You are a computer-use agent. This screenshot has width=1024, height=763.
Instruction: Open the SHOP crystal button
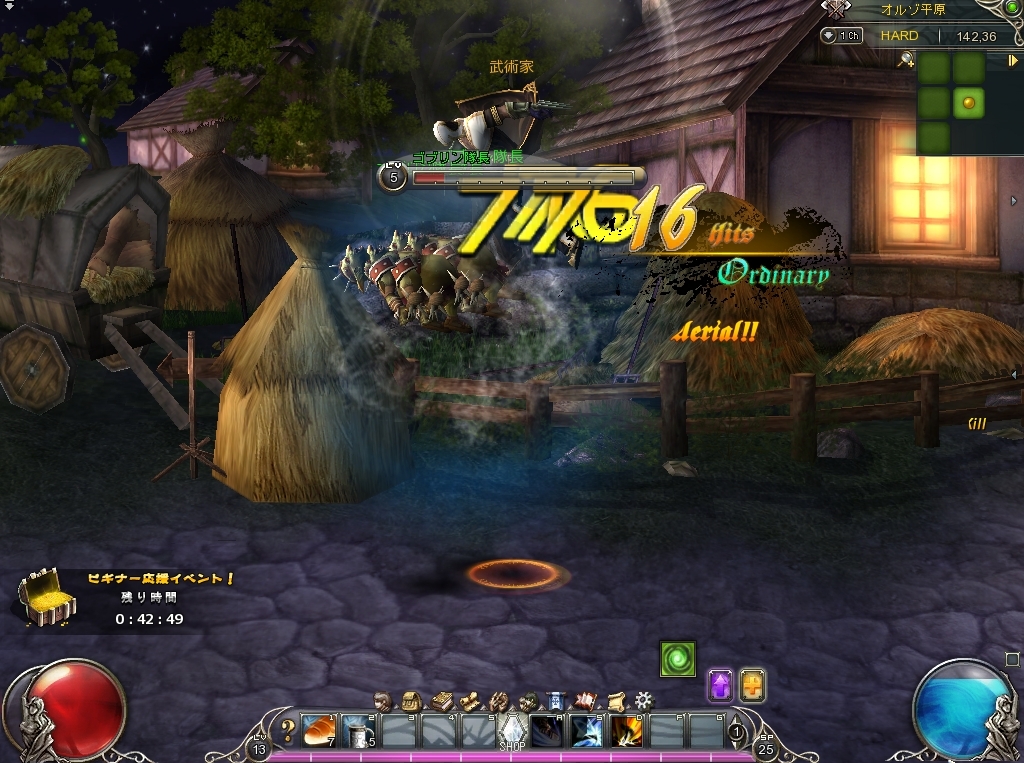pos(512,731)
